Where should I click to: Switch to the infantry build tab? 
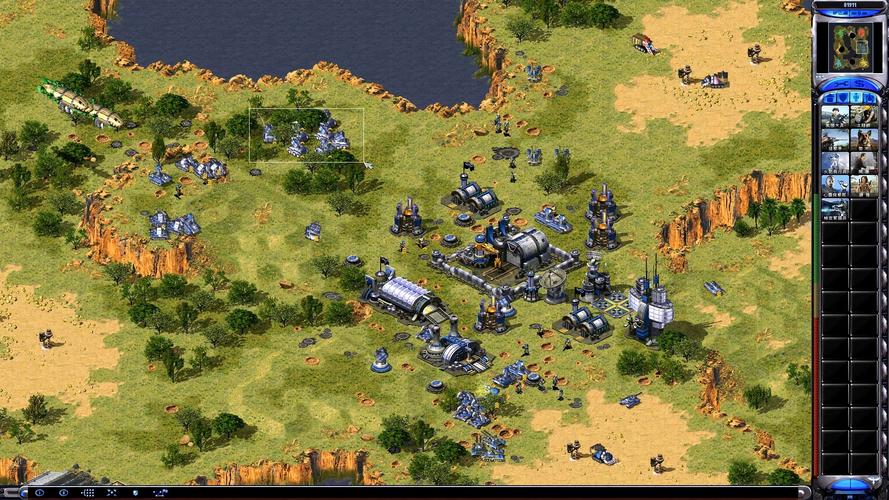pyautogui.click(x=857, y=97)
